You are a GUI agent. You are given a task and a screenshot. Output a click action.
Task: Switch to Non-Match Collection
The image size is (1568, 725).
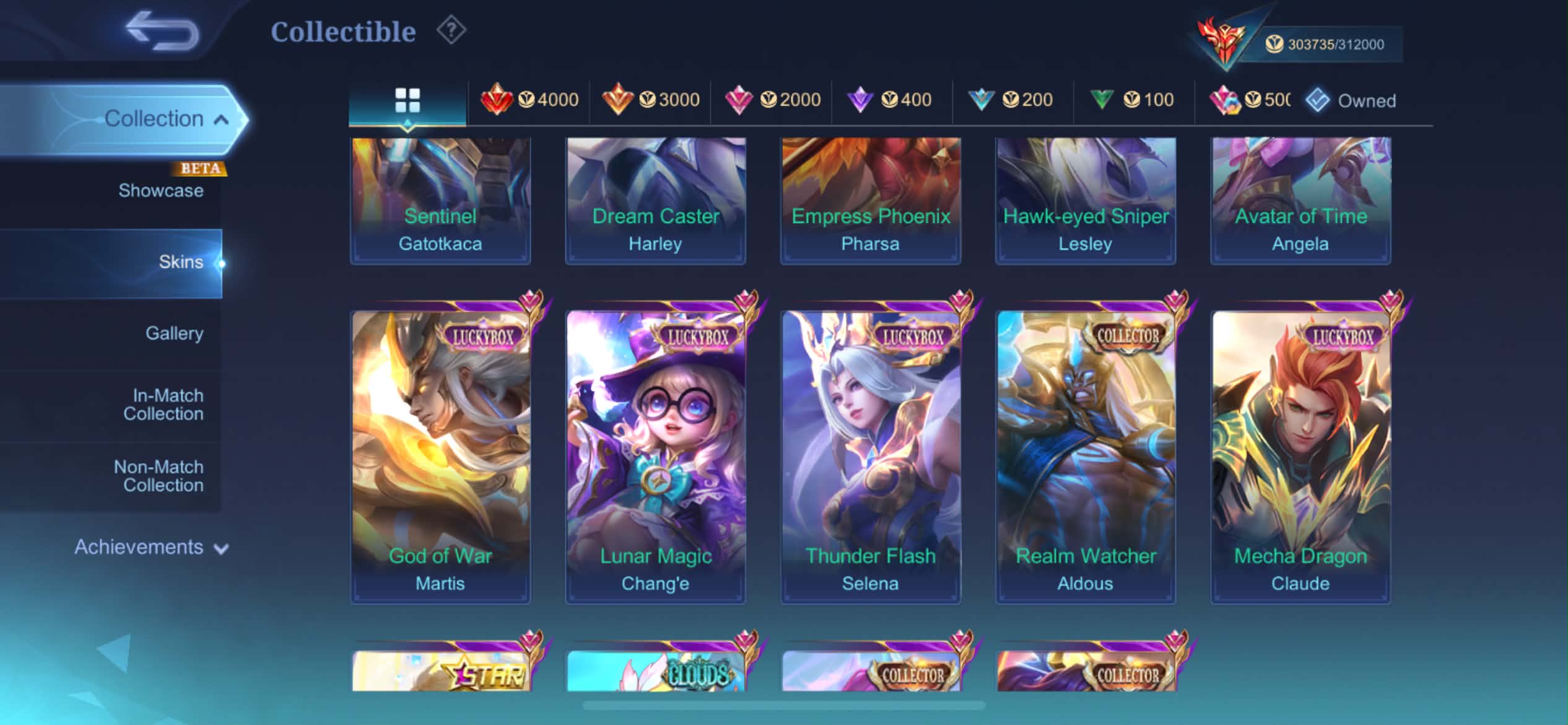click(160, 476)
